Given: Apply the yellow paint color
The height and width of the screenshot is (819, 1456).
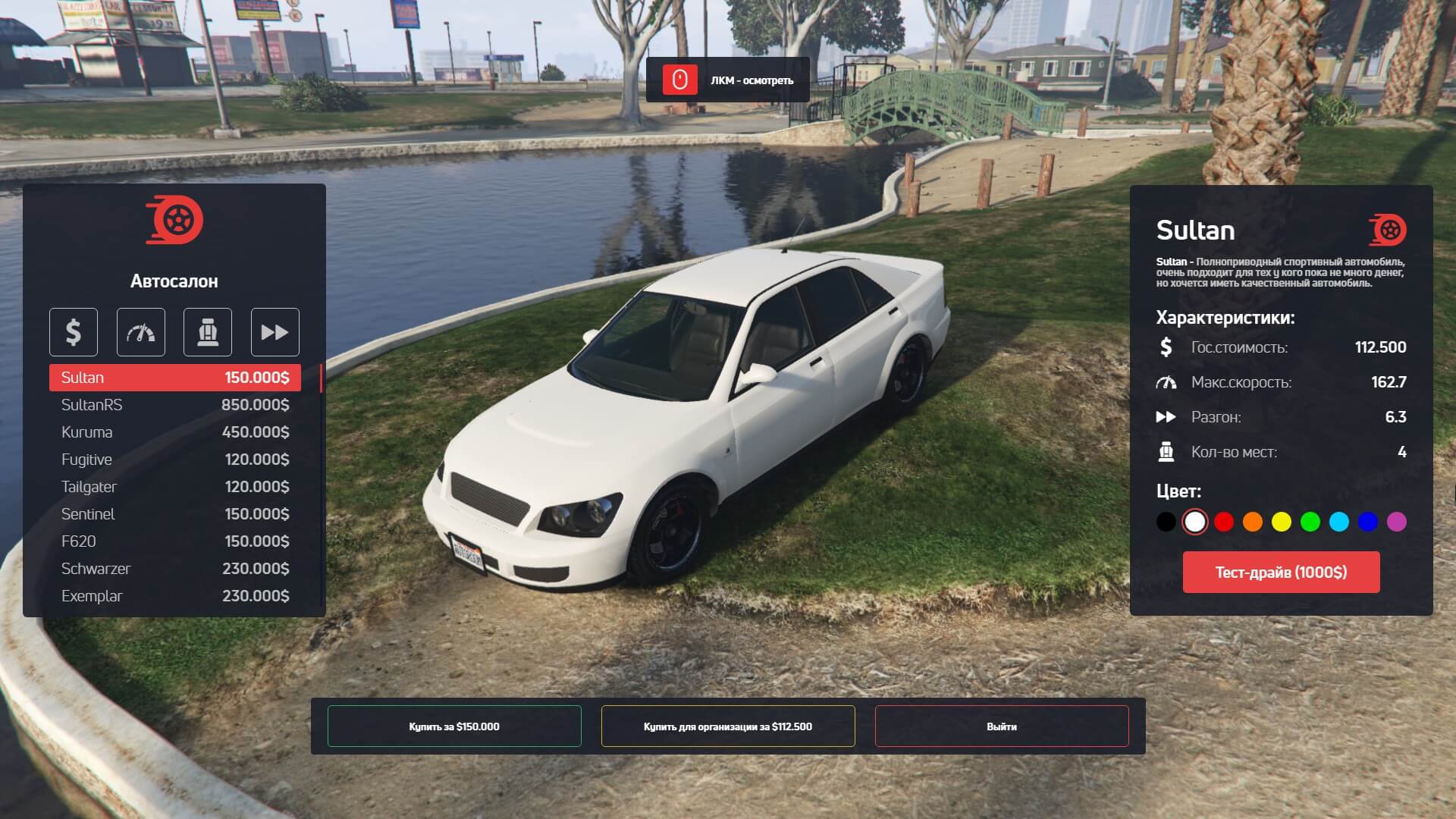Looking at the screenshot, I should [x=1282, y=522].
